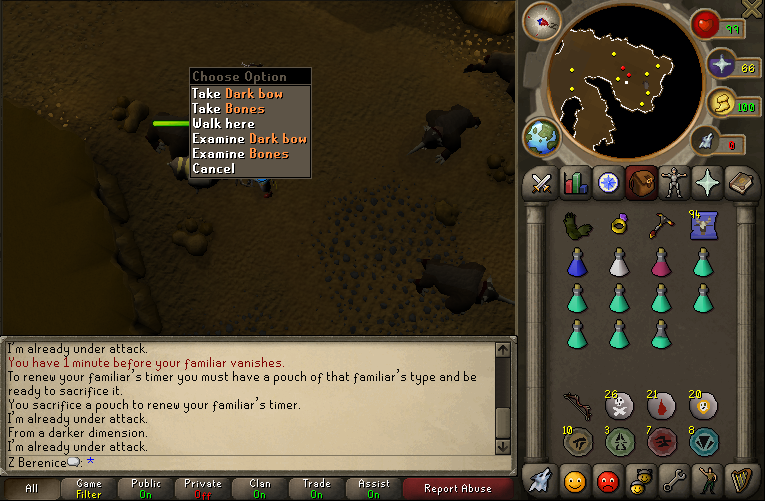The height and width of the screenshot is (501, 765).
Task: Close the game with the X button
Action: 750,9
